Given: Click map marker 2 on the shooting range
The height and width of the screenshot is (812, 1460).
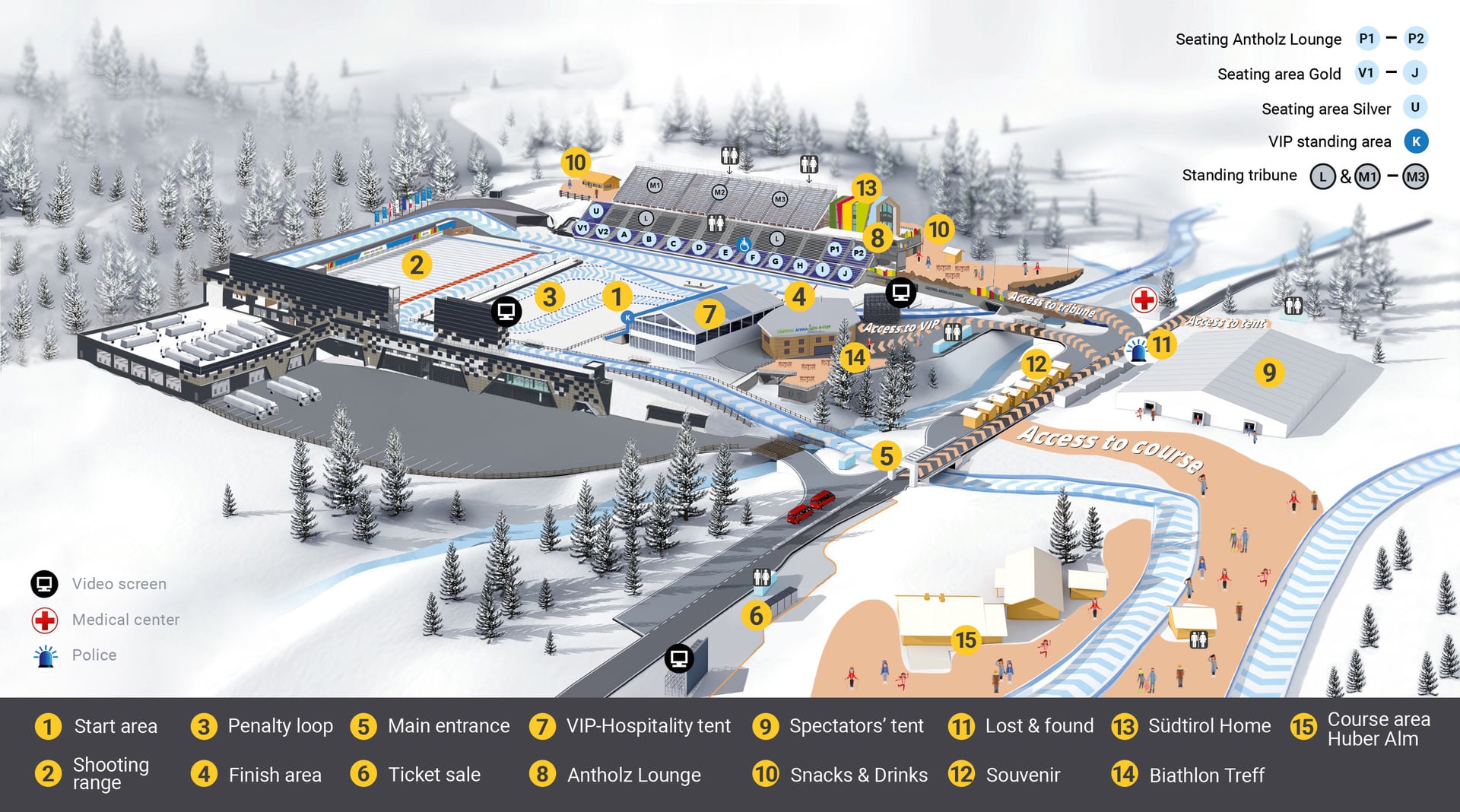Looking at the screenshot, I should (x=417, y=265).
